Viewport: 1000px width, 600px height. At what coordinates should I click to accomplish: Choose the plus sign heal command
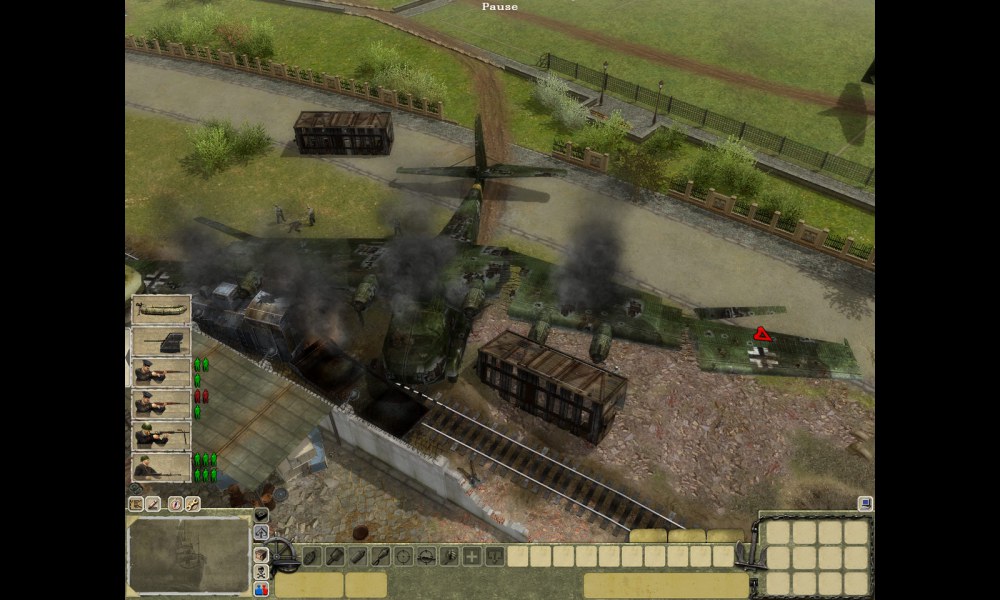[x=471, y=556]
